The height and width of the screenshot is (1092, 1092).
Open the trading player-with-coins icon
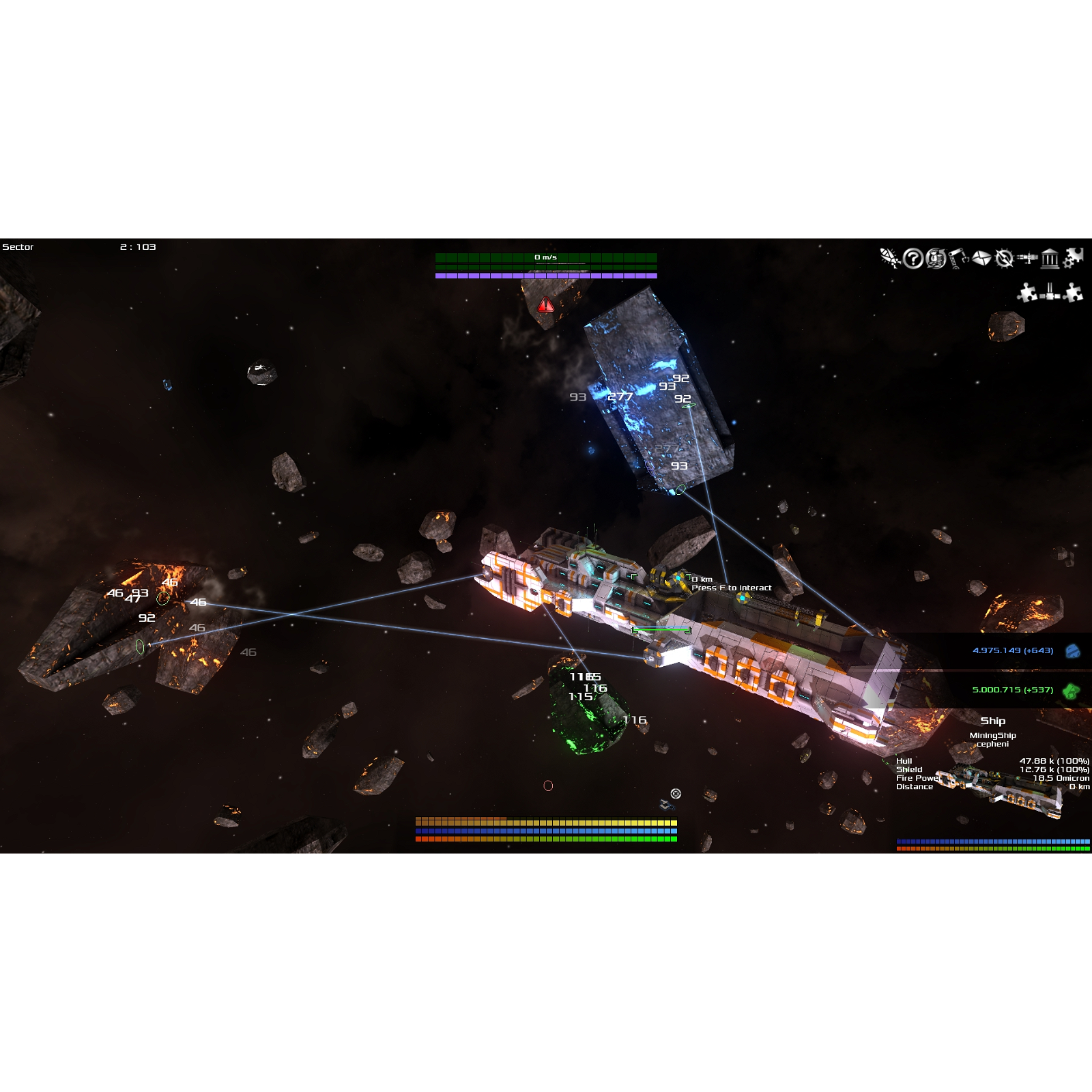(935, 258)
